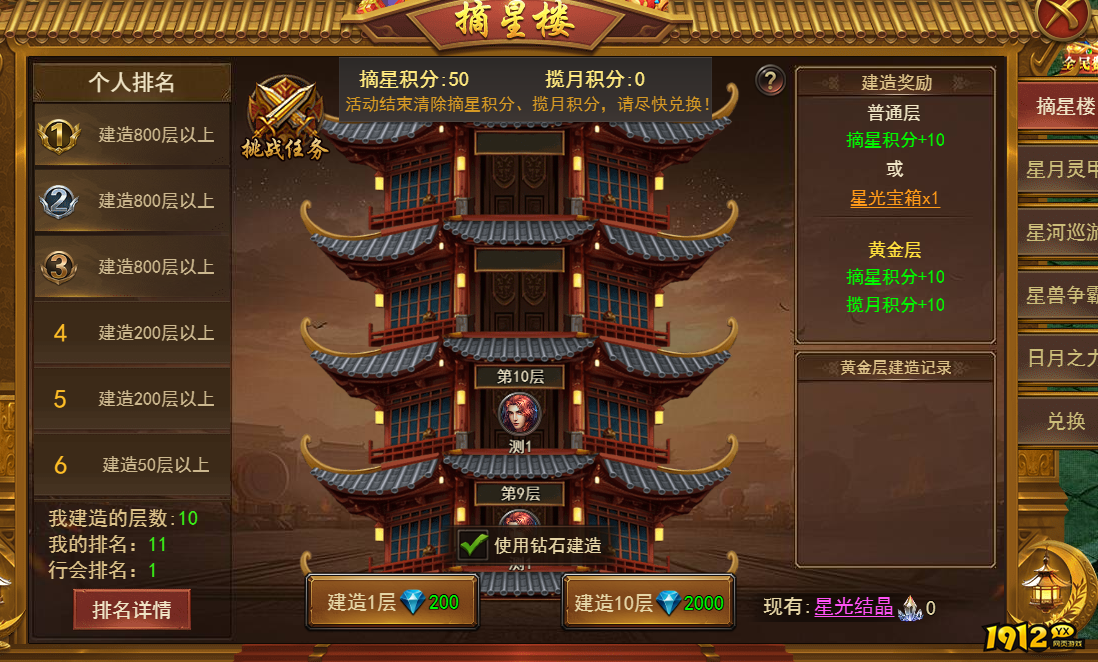Viewport: 1098px width, 662px height.
Task: Switch to the 日月之力 tab
Action: [x=1064, y=358]
